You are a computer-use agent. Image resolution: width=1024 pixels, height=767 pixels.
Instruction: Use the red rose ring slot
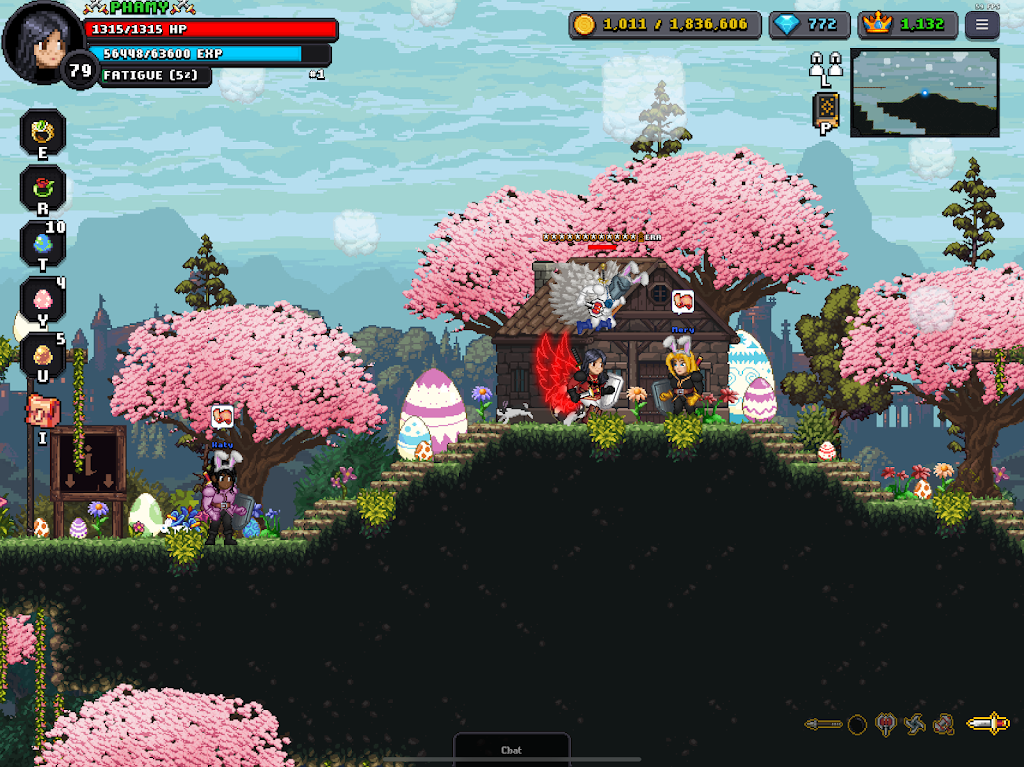(43, 187)
